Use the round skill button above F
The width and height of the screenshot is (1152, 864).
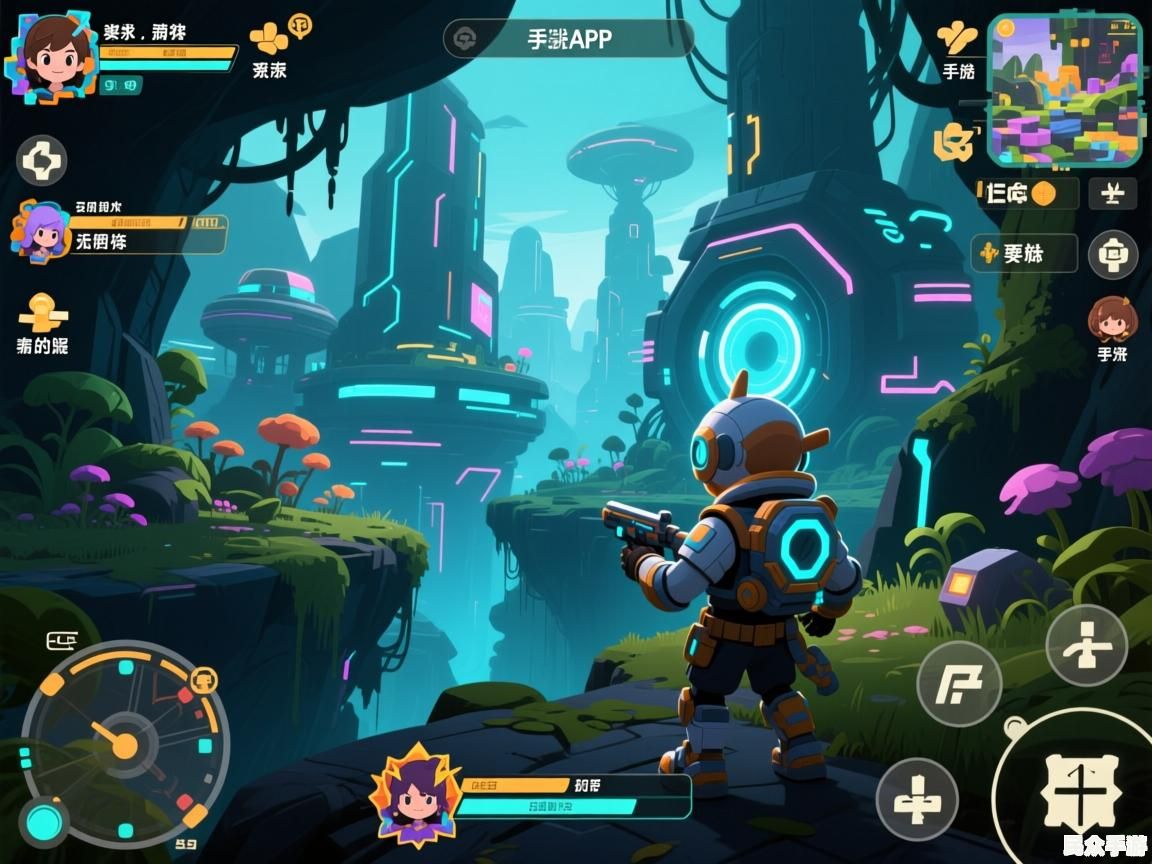[x=1087, y=645]
